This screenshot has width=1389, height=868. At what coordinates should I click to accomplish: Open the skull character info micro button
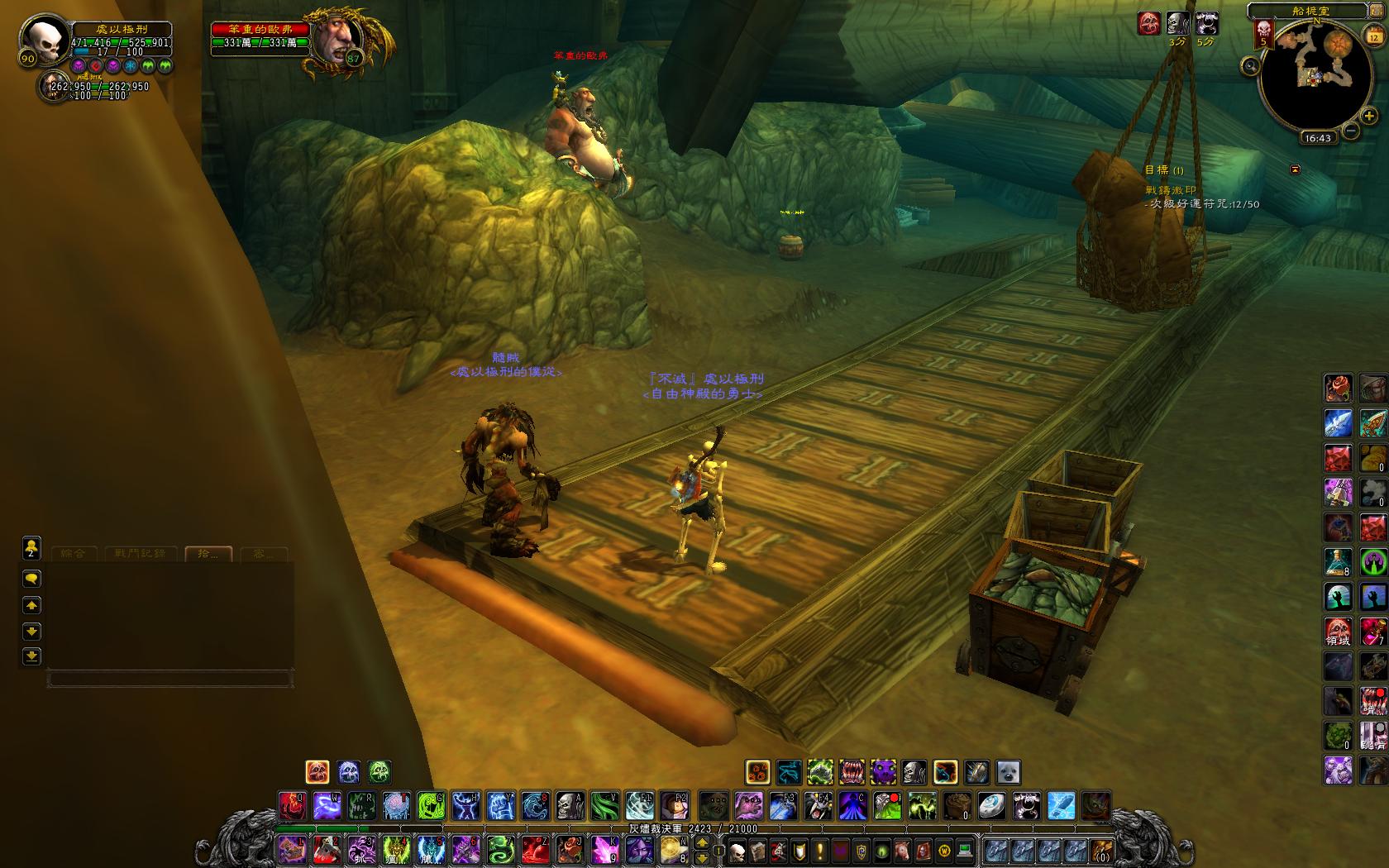point(736,850)
